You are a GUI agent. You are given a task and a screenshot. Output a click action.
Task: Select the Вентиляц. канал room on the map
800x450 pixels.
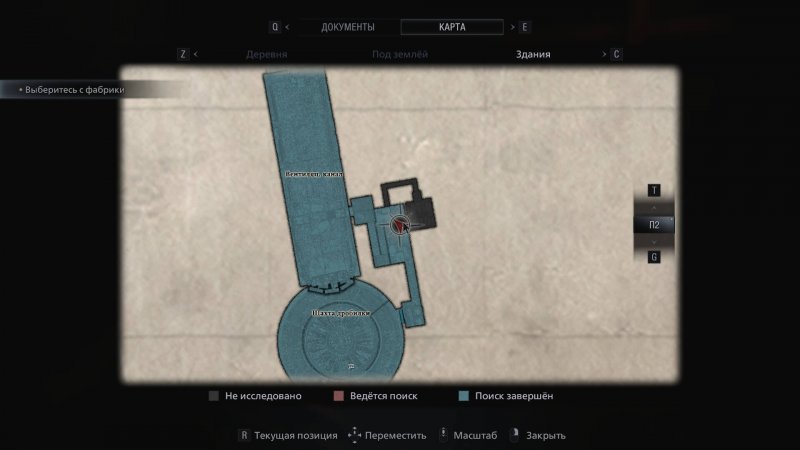point(313,173)
